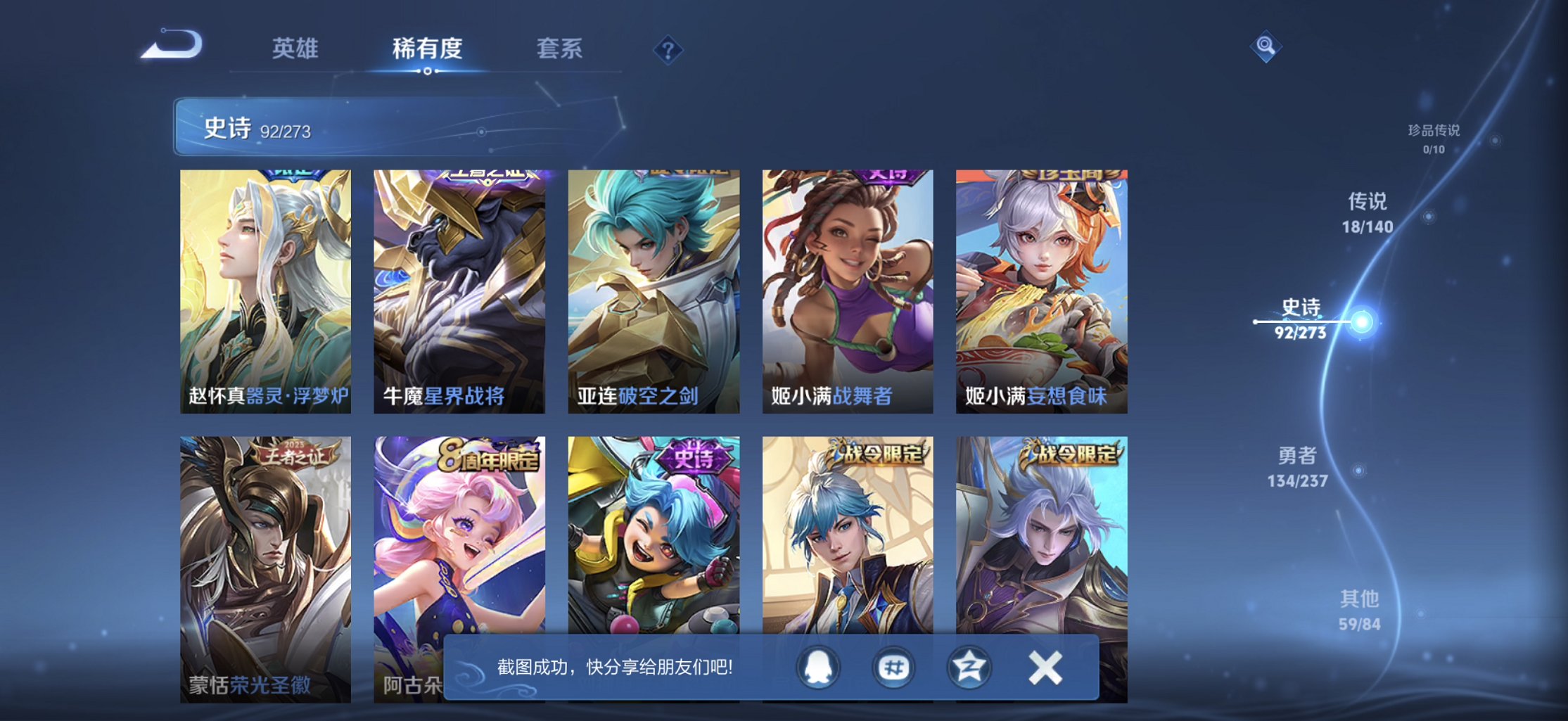Share screenshot to QQ空间 star icon
1568x721 pixels.
pos(968,668)
